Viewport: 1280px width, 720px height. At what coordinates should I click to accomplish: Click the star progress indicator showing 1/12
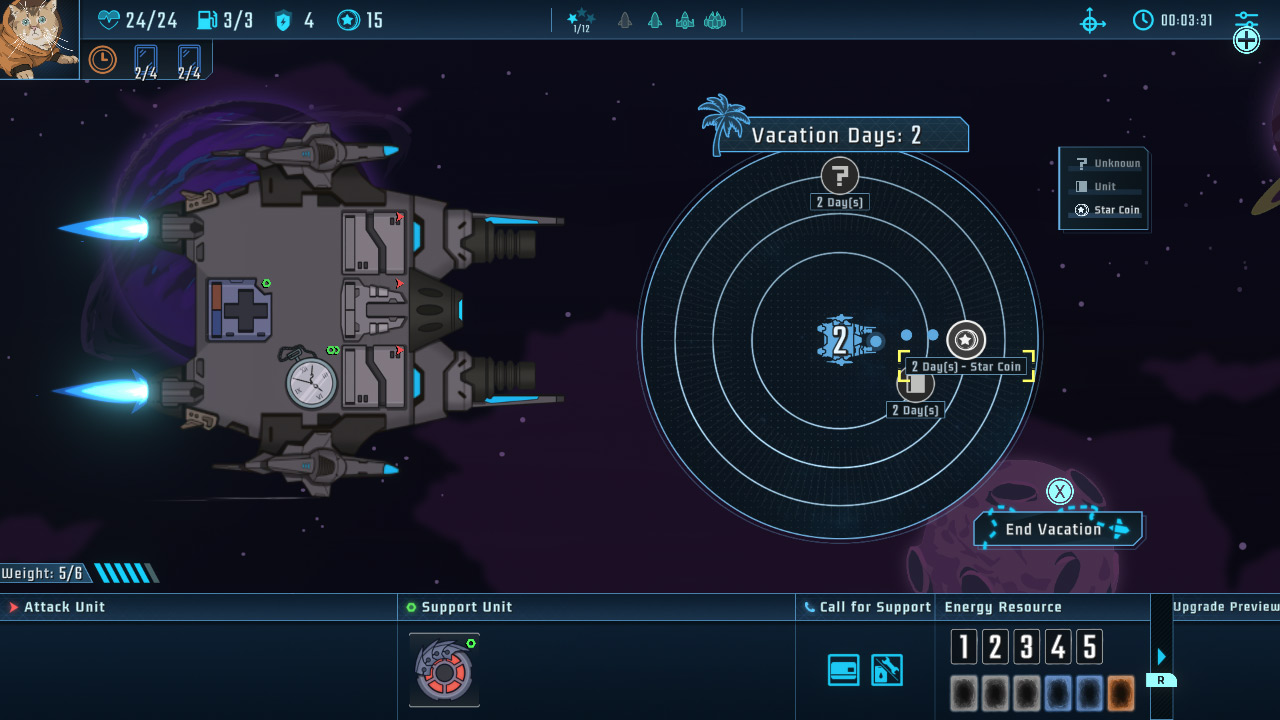[x=581, y=20]
